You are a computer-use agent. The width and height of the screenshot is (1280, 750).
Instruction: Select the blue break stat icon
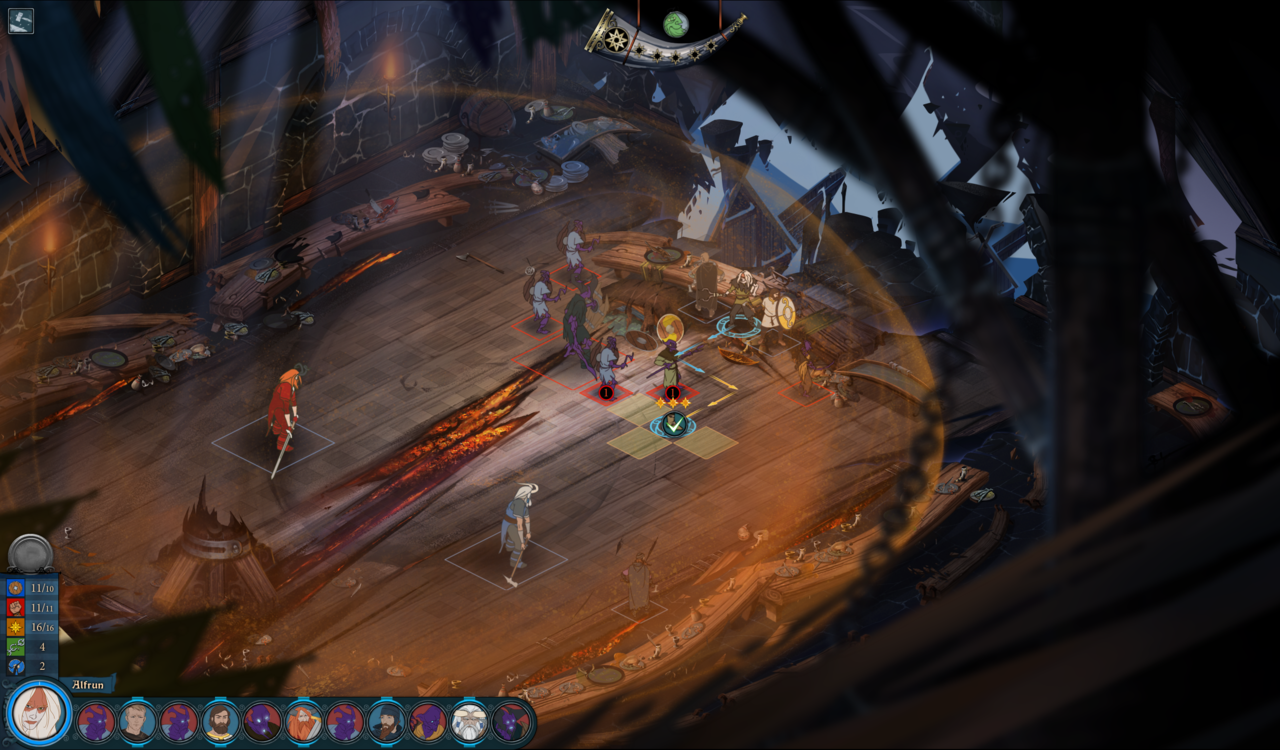tap(14, 665)
